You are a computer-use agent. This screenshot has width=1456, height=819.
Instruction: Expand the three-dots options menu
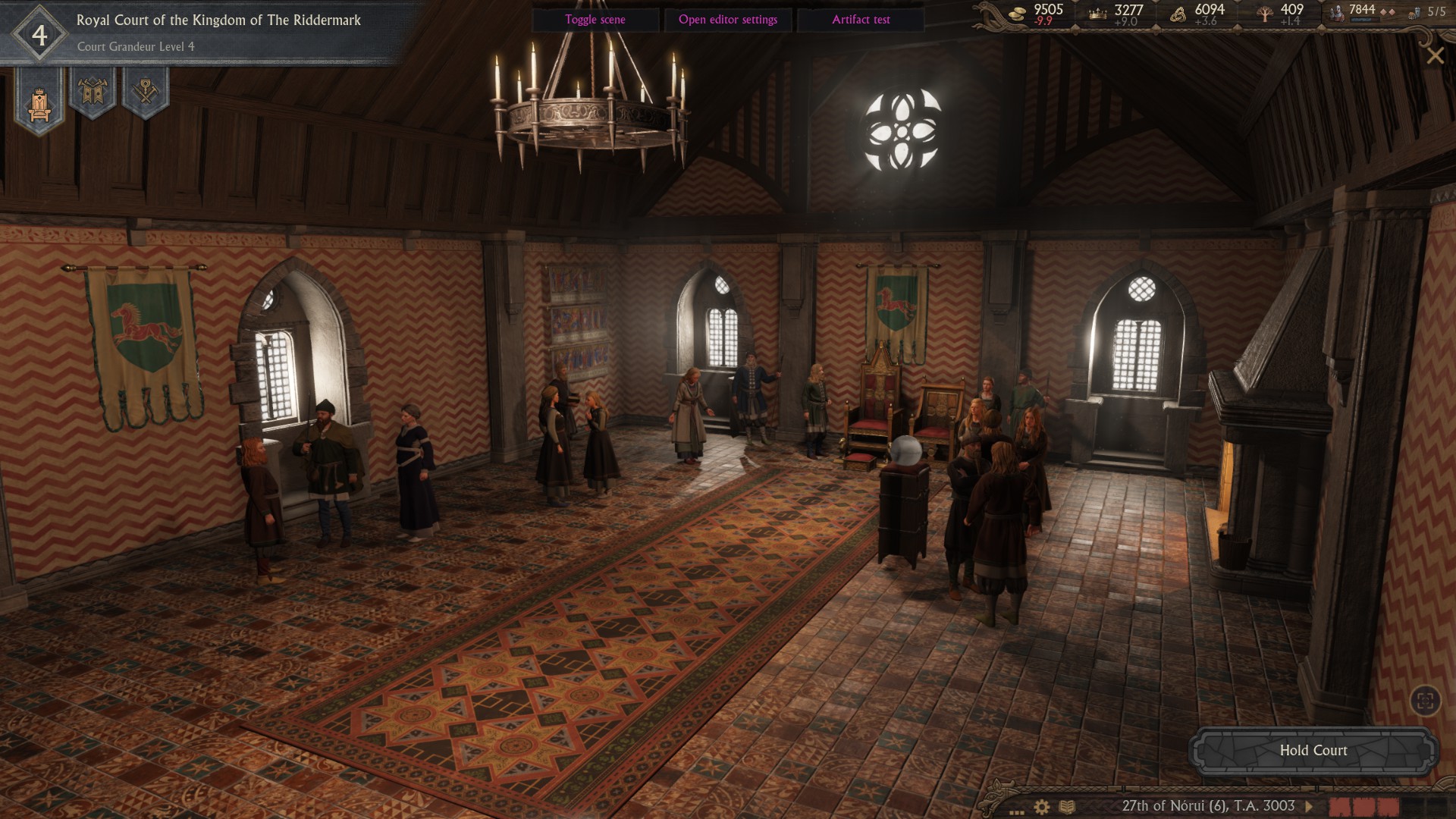click(x=1017, y=810)
